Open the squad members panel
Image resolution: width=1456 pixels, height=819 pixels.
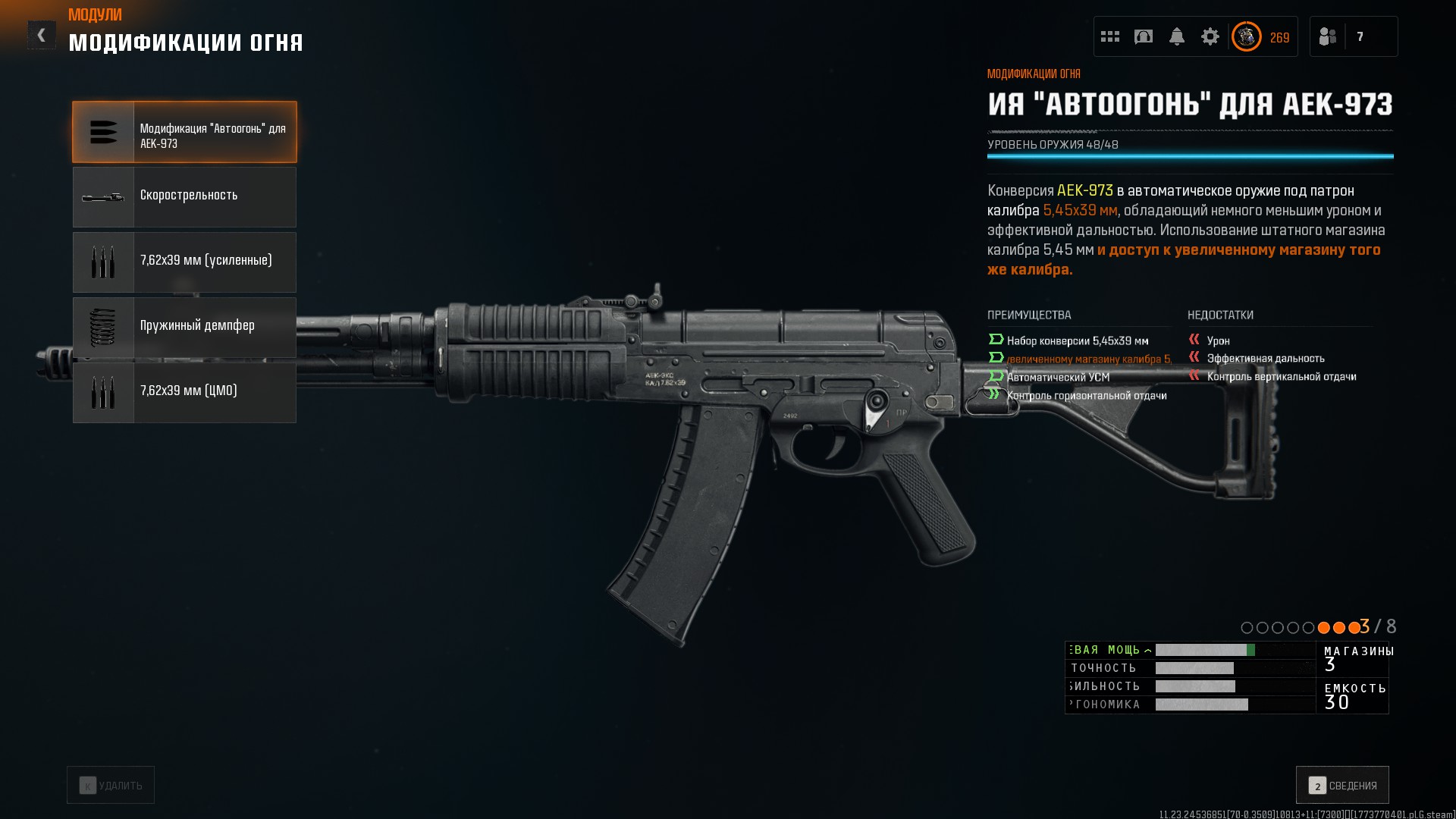(1353, 36)
